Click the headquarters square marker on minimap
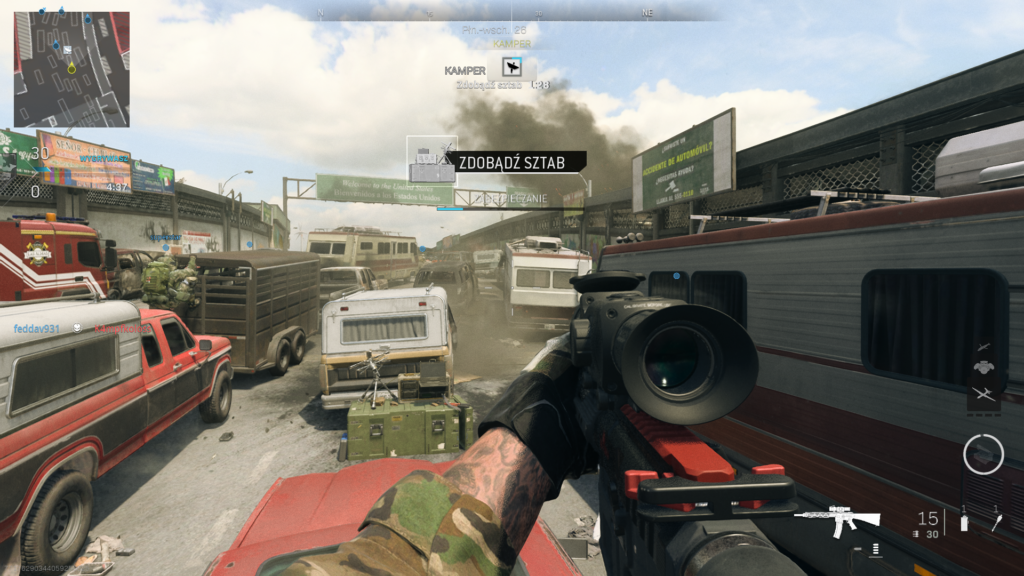Viewport: 1024px width, 576px height. click(67, 50)
